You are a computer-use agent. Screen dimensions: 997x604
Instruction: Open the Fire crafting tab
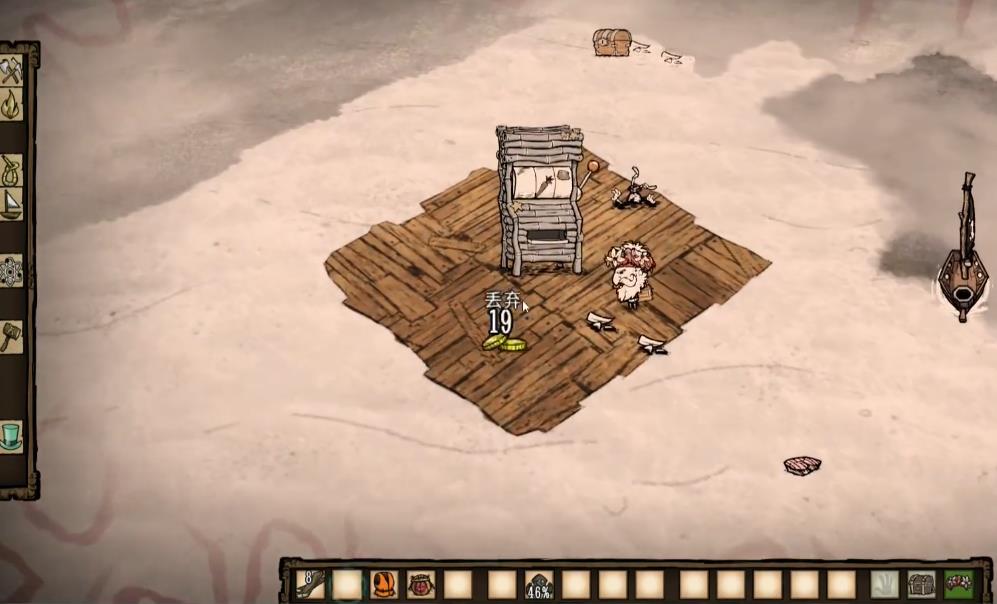pos(12,105)
